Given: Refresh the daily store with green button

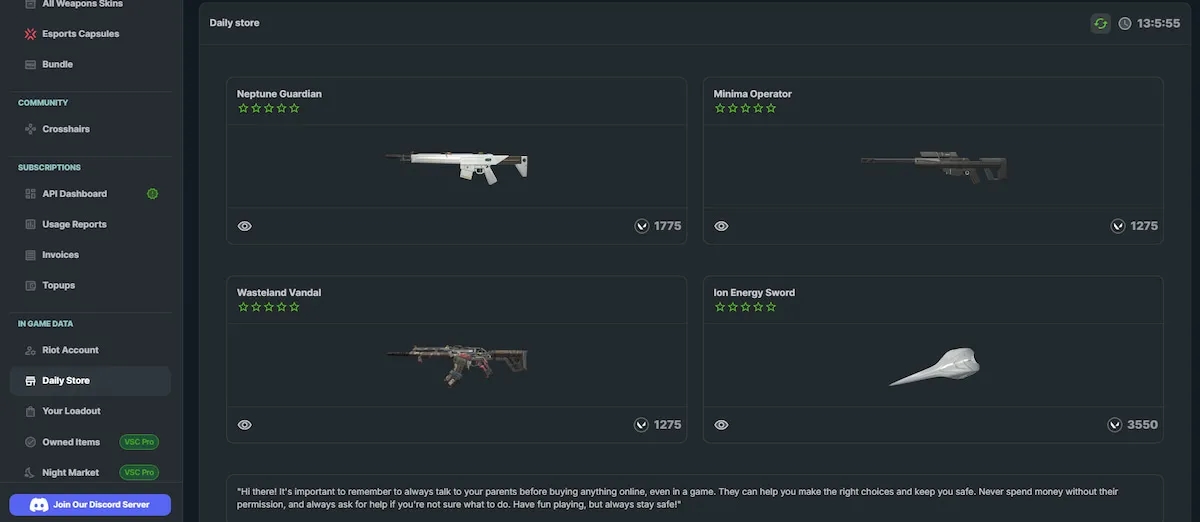Looking at the screenshot, I should tap(1100, 23).
